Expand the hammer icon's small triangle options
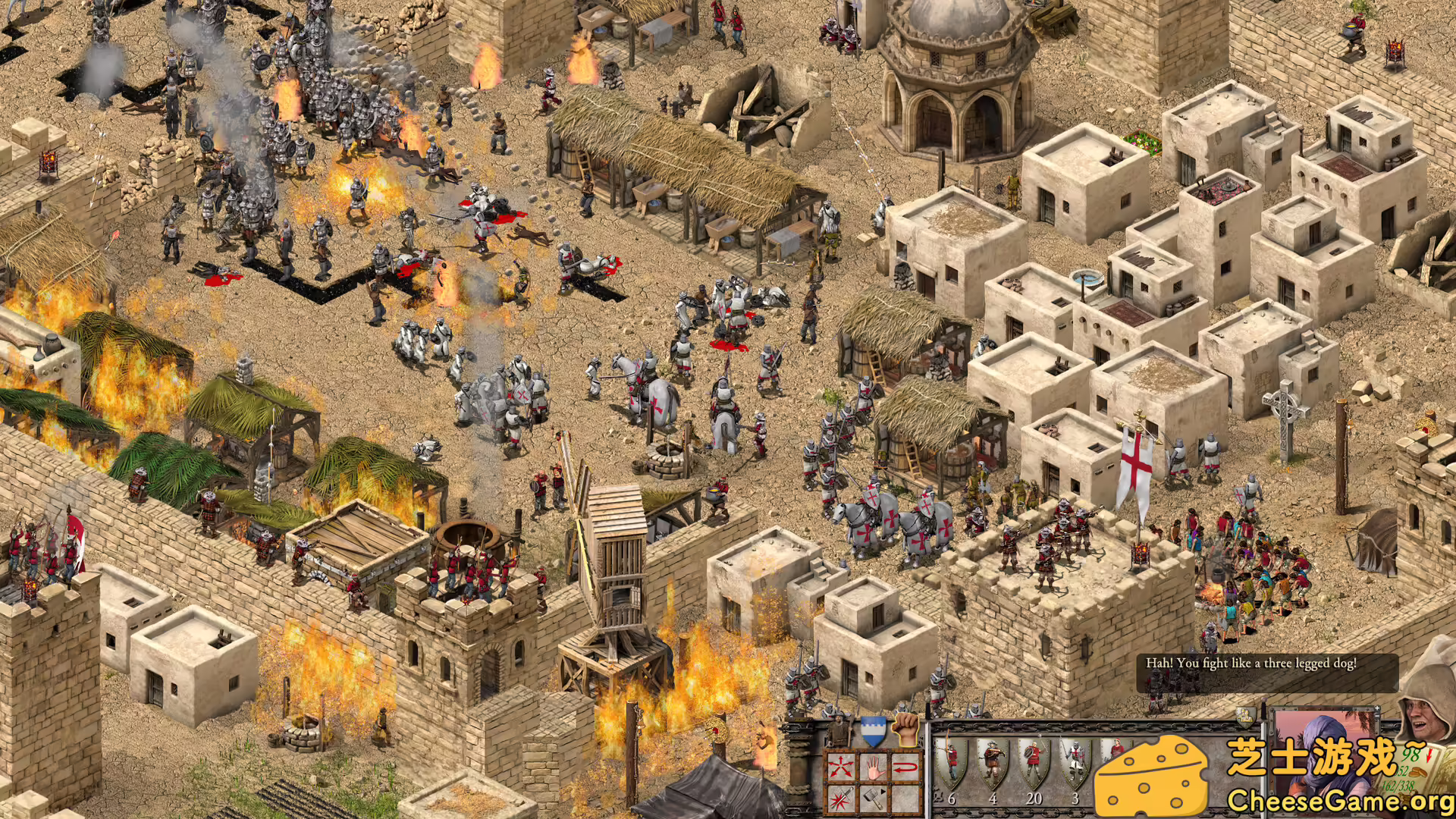The height and width of the screenshot is (819, 1456). (x=883, y=793)
